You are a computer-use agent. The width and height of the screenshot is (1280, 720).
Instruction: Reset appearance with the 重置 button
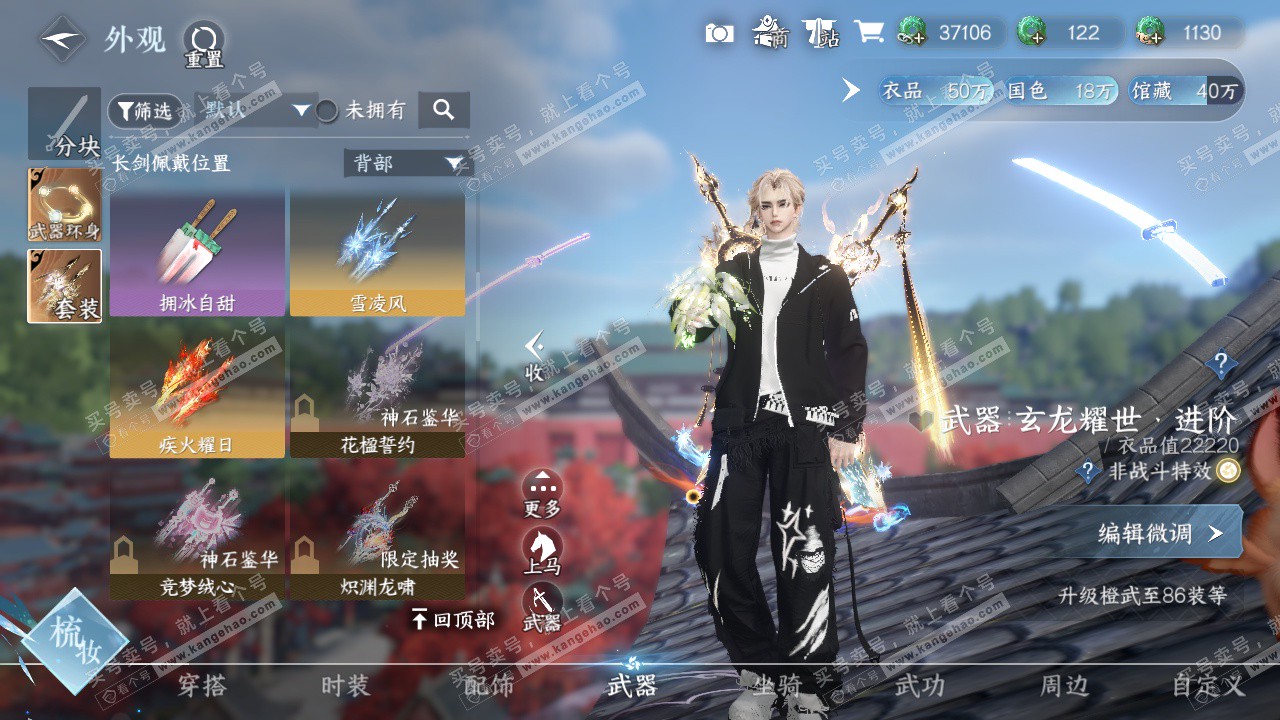click(203, 44)
